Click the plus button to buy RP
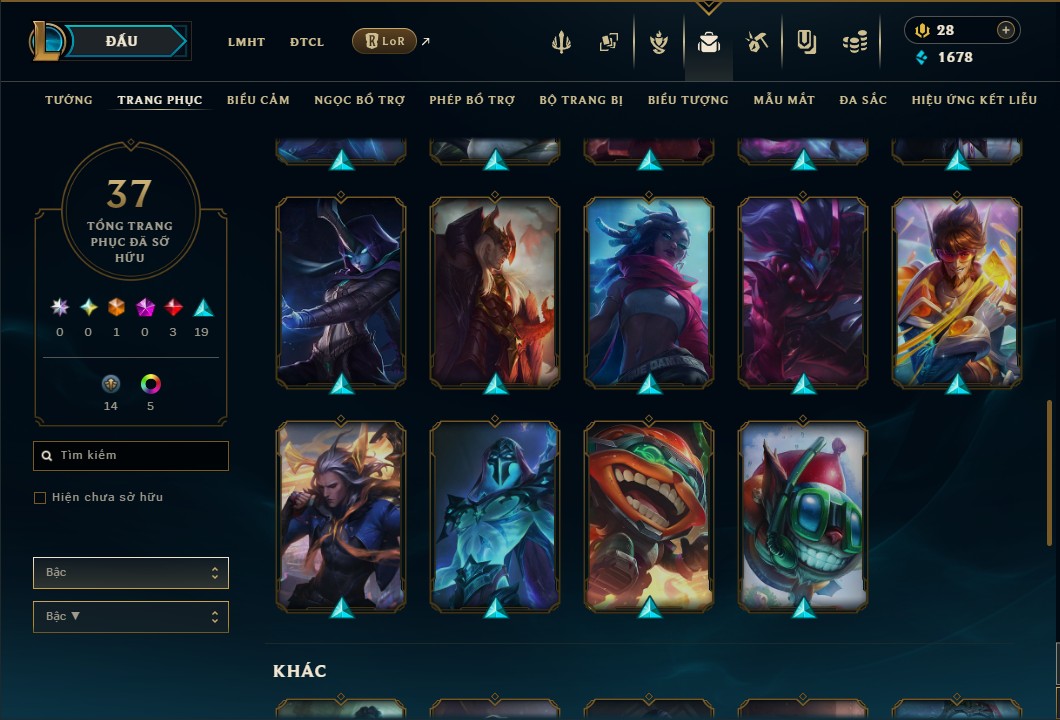Viewport: 1060px width, 720px height. [1006, 30]
